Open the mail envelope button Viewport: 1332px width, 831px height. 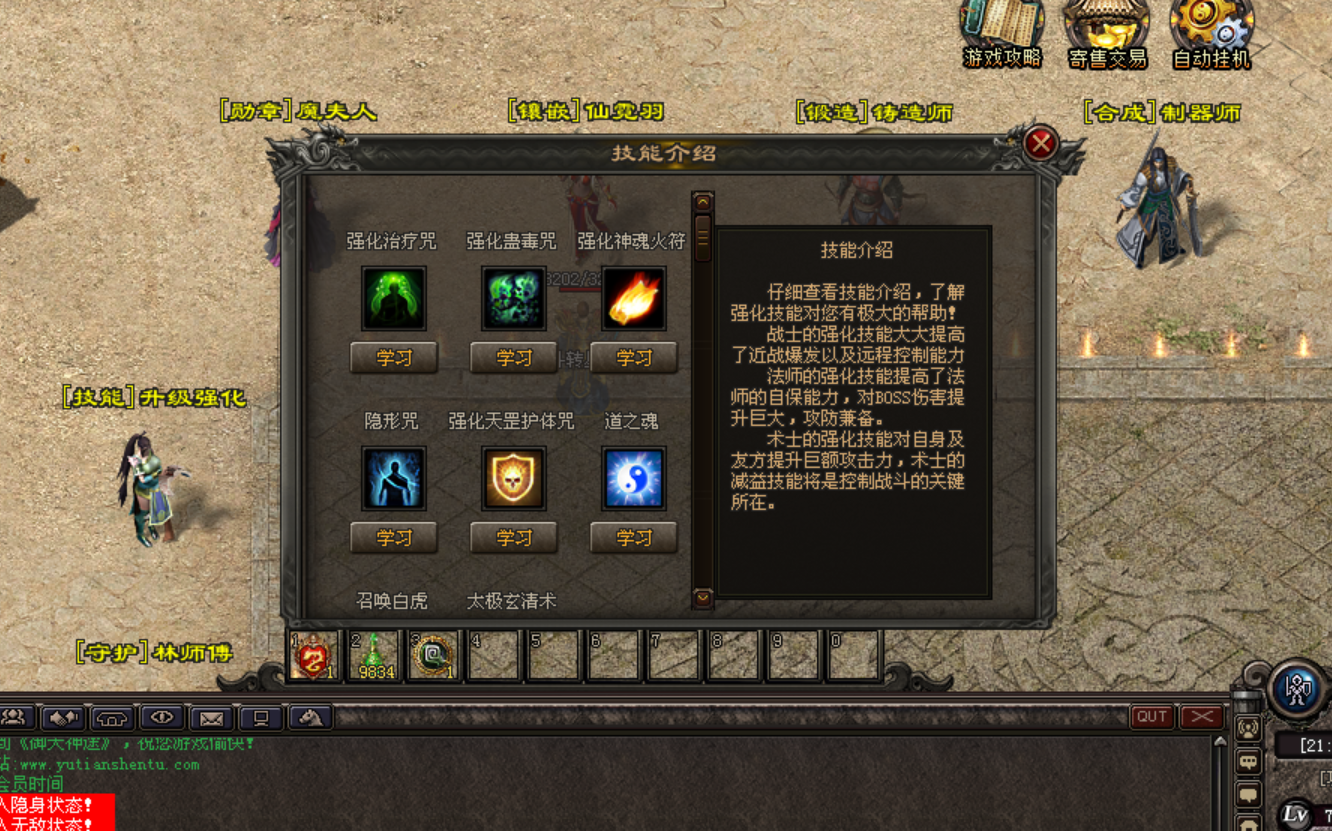[211, 717]
